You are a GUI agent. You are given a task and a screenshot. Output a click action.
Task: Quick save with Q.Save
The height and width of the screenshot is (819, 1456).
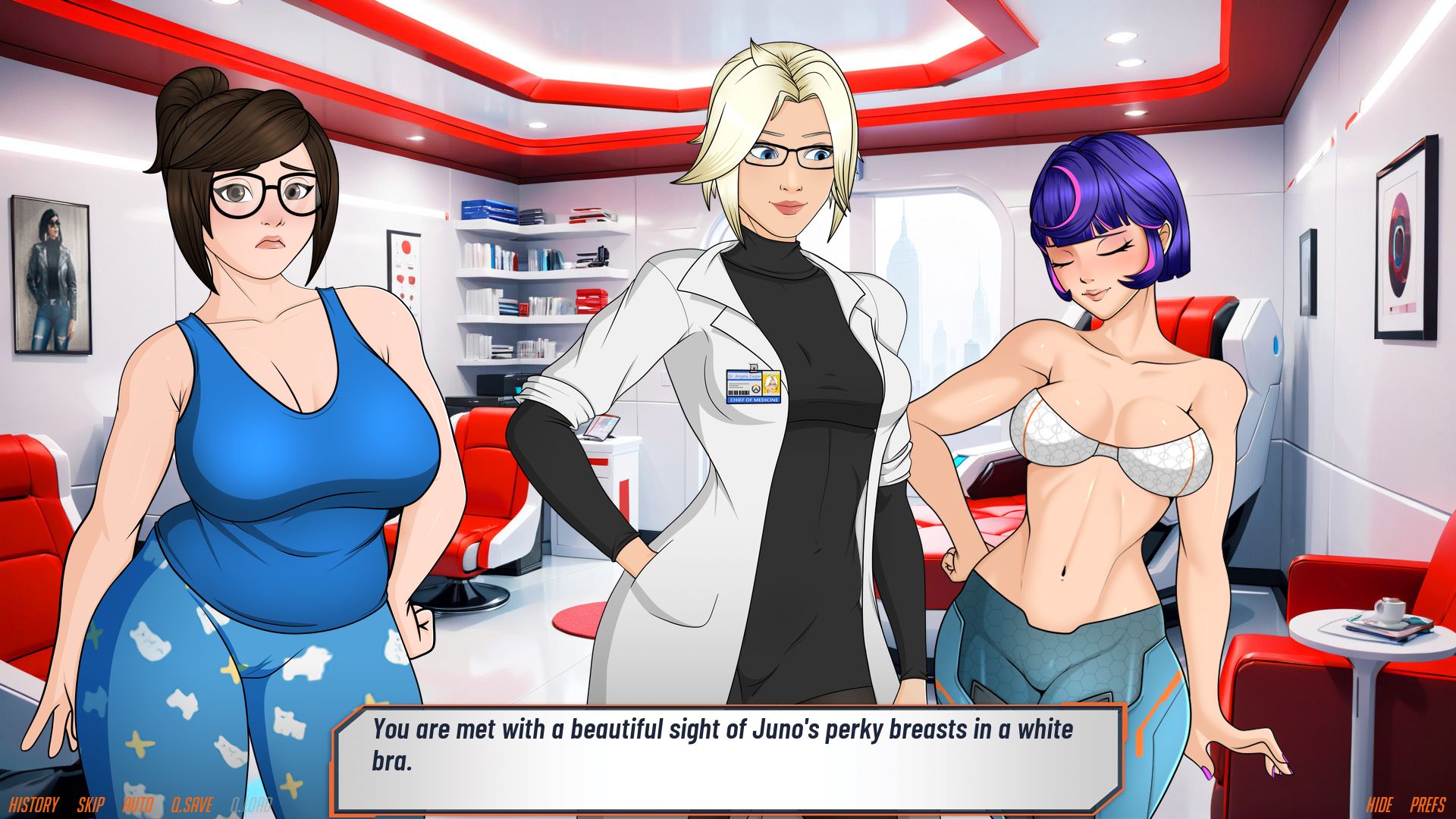pos(192,805)
